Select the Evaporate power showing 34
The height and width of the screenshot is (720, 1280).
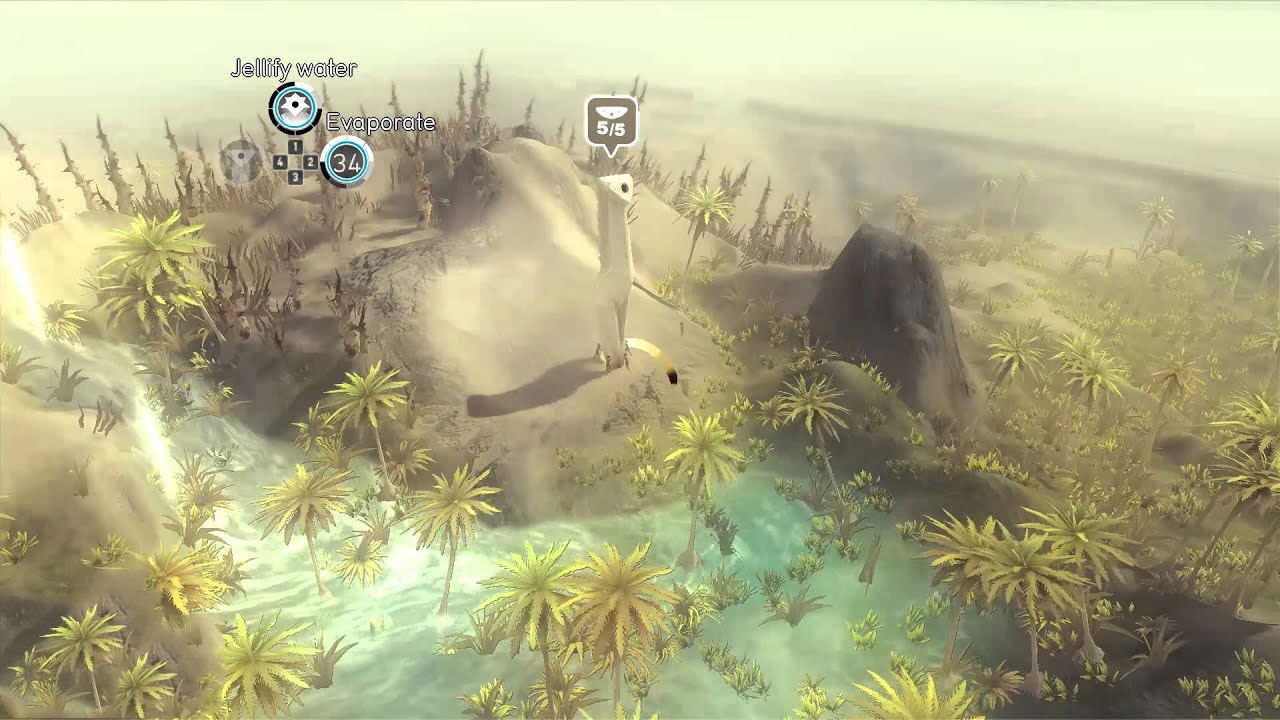[x=347, y=162]
